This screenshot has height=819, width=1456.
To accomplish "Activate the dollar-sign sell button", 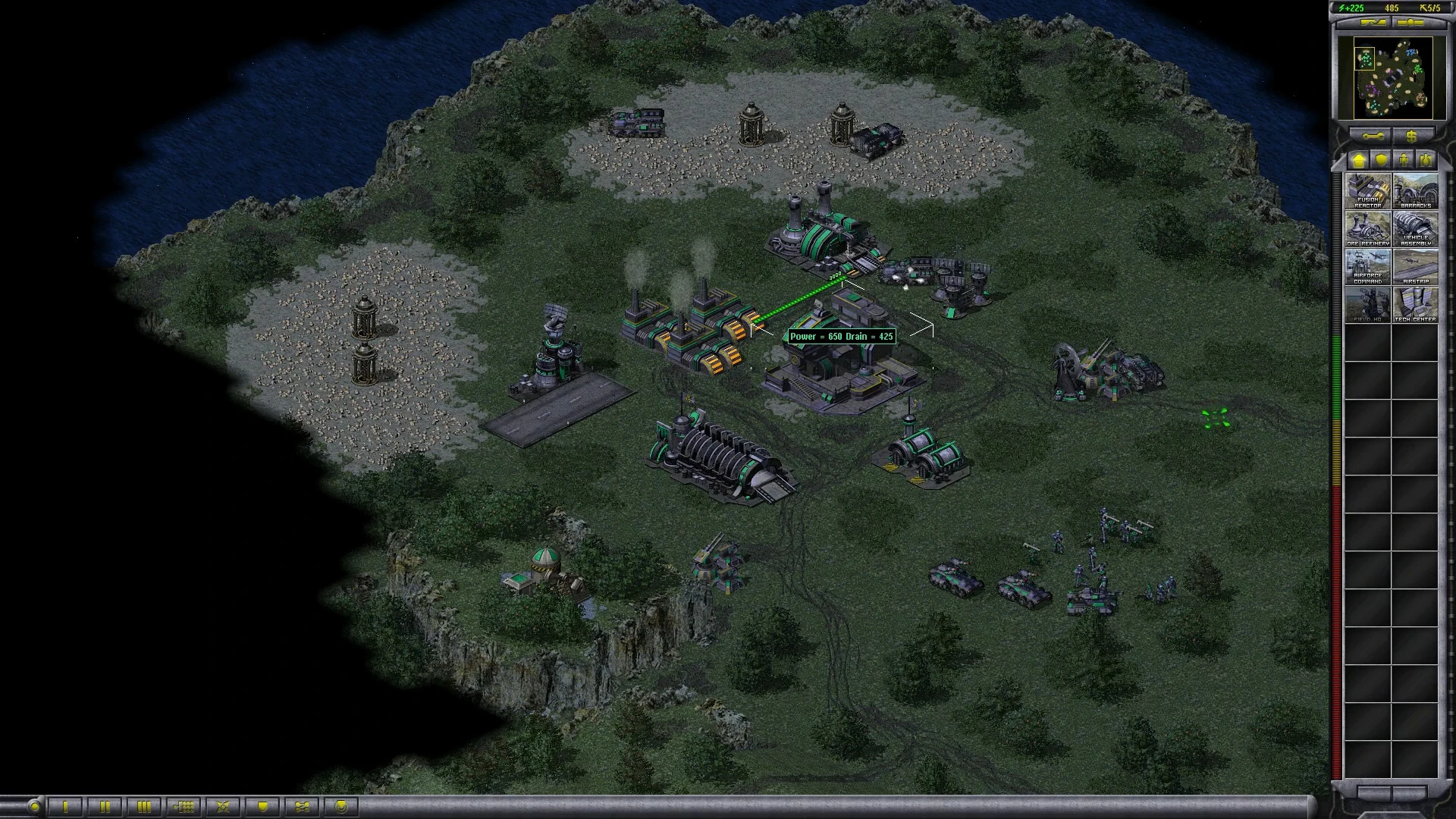I will click(x=1411, y=136).
